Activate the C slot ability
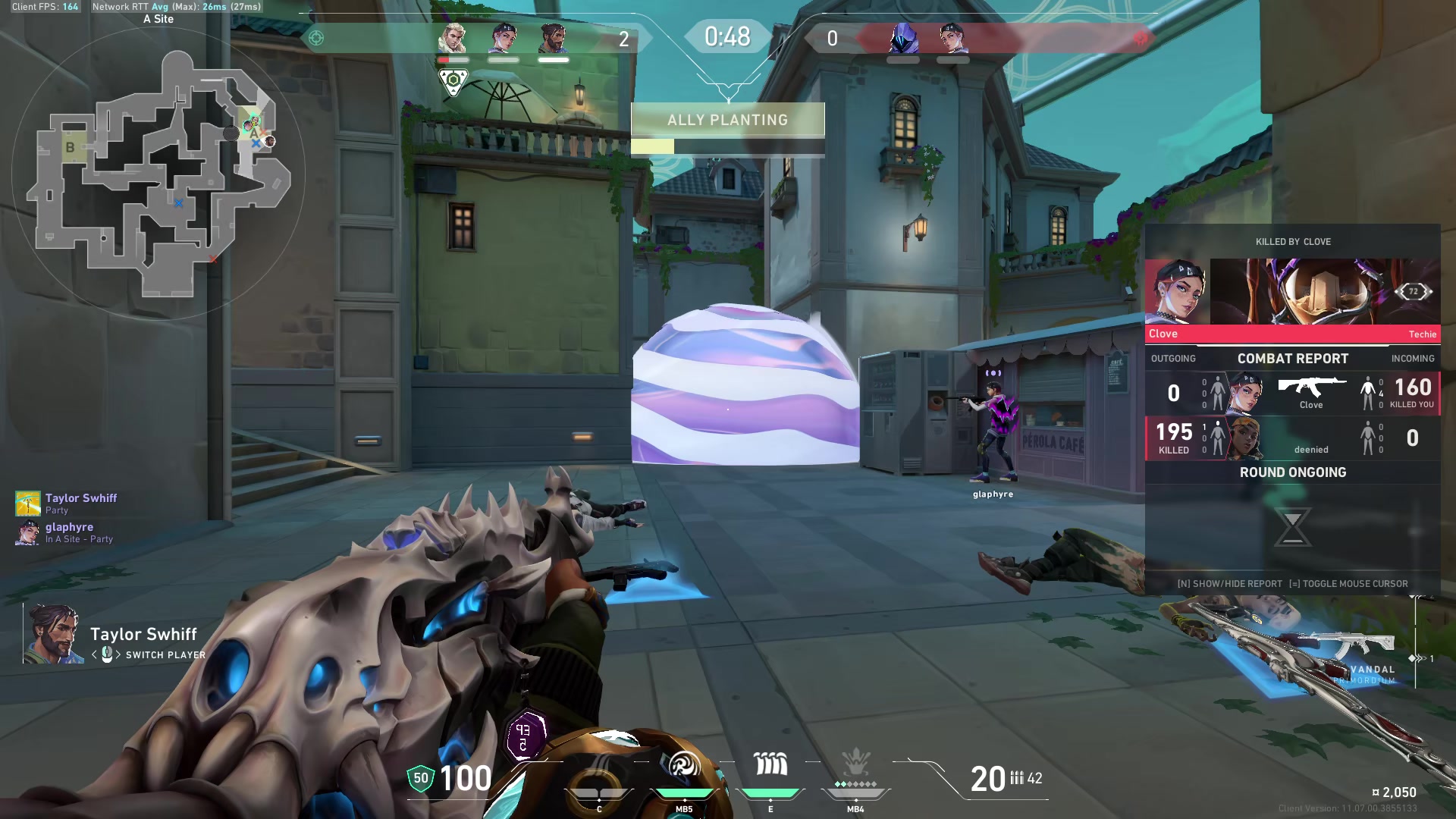Viewport: 1456px width, 819px height. (x=599, y=781)
